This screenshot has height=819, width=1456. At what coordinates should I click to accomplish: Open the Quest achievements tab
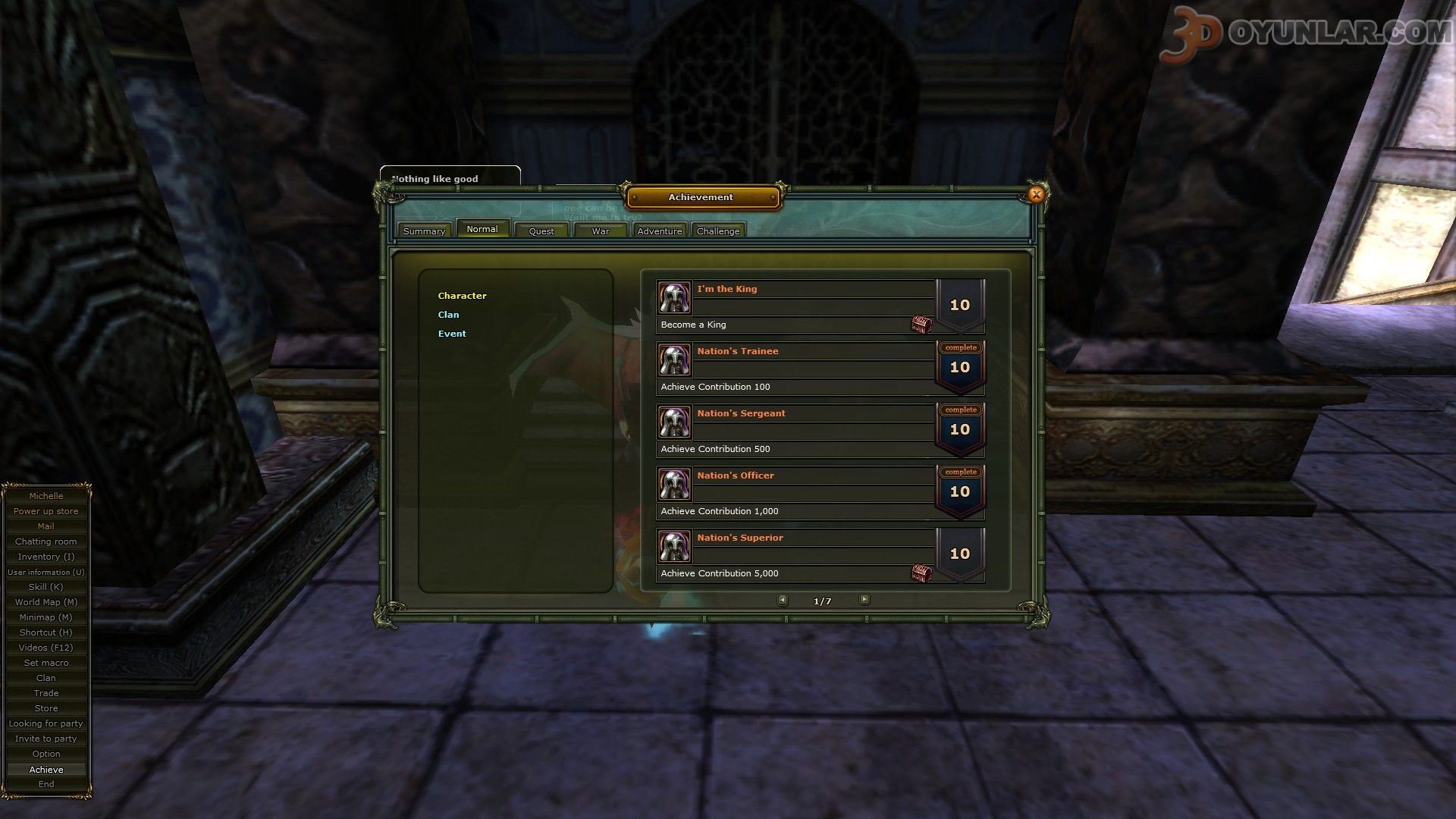(x=541, y=231)
